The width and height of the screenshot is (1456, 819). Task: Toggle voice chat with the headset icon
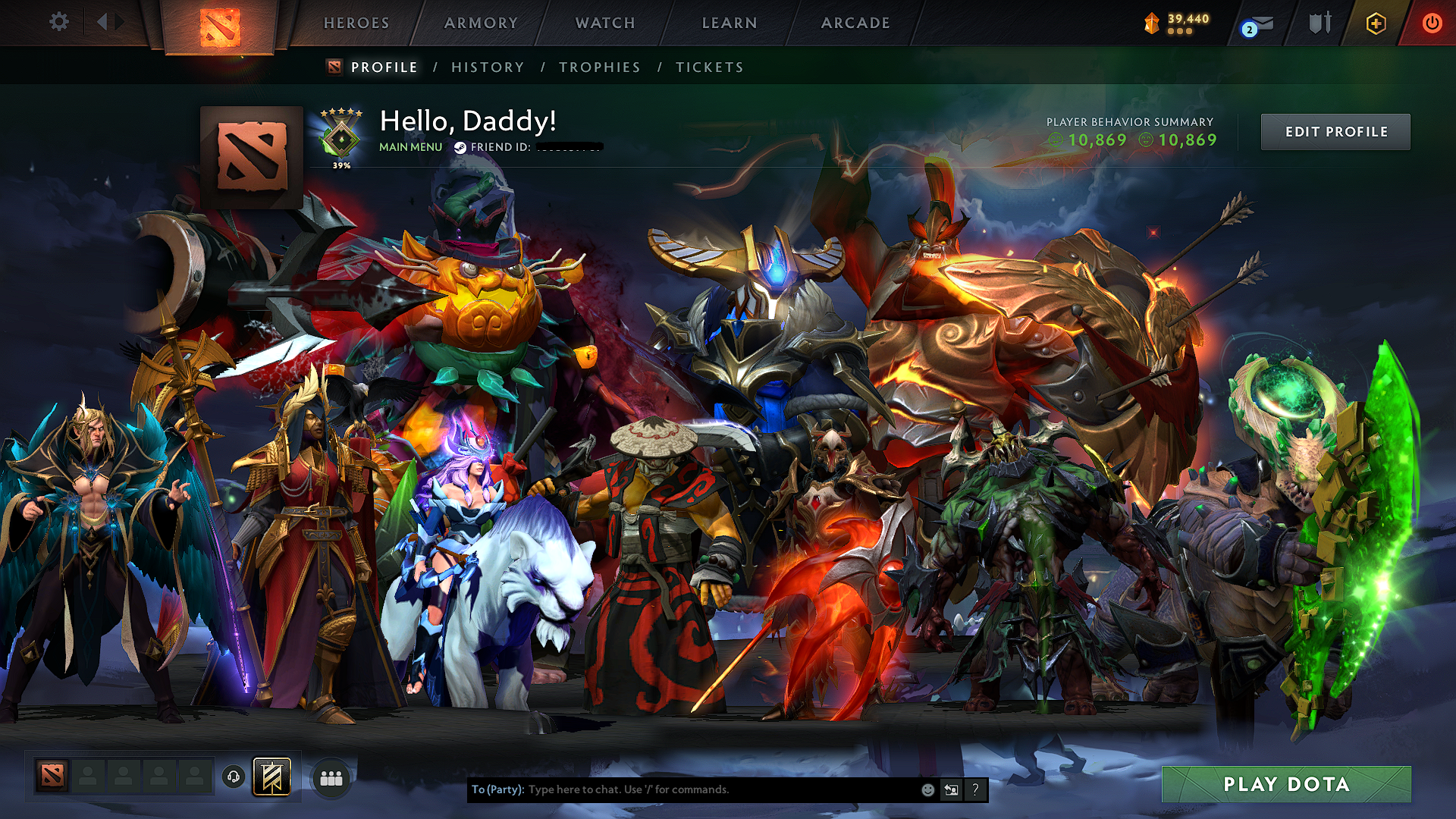click(x=234, y=777)
